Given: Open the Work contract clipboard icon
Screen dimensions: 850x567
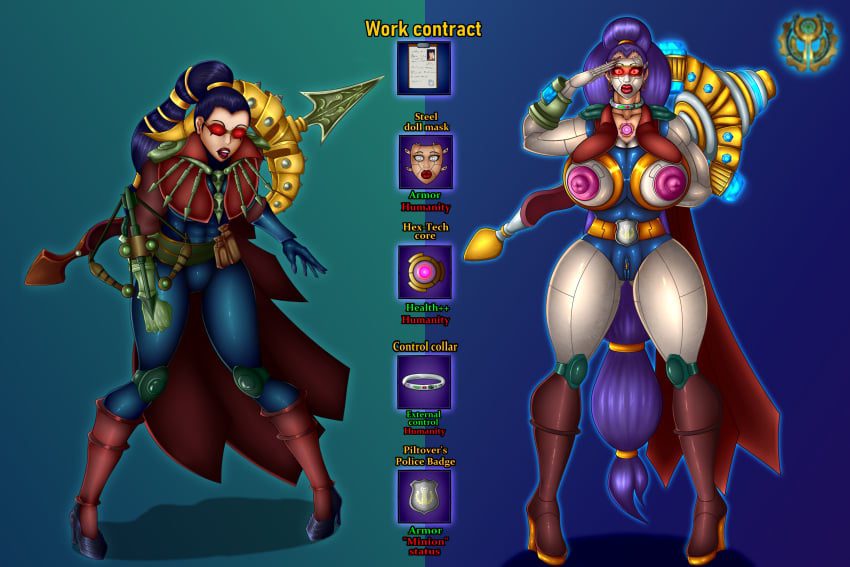Looking at the screenshot, I should (x=423, y=68).
